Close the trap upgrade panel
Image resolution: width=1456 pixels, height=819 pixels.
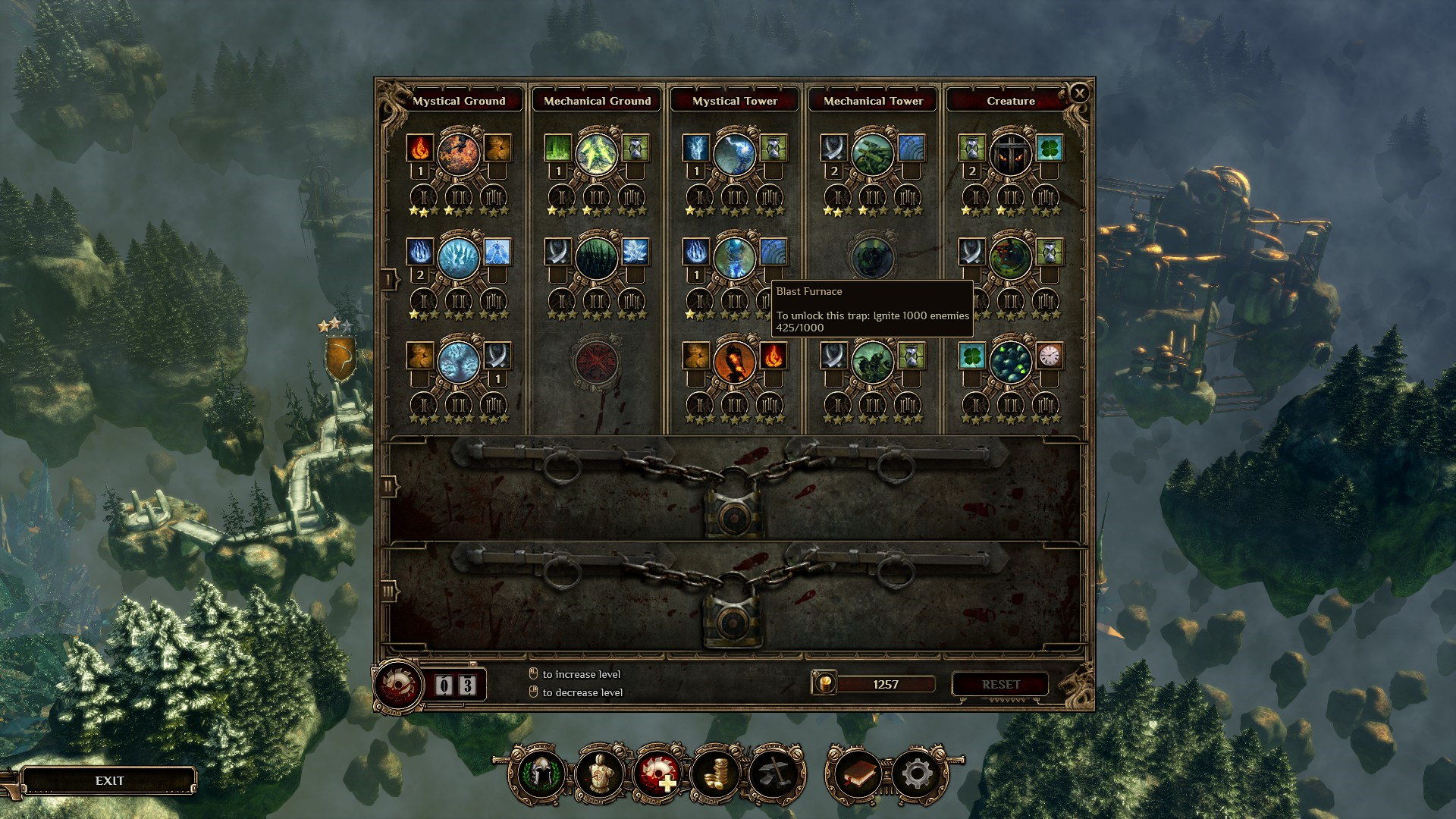point(1078,93)
